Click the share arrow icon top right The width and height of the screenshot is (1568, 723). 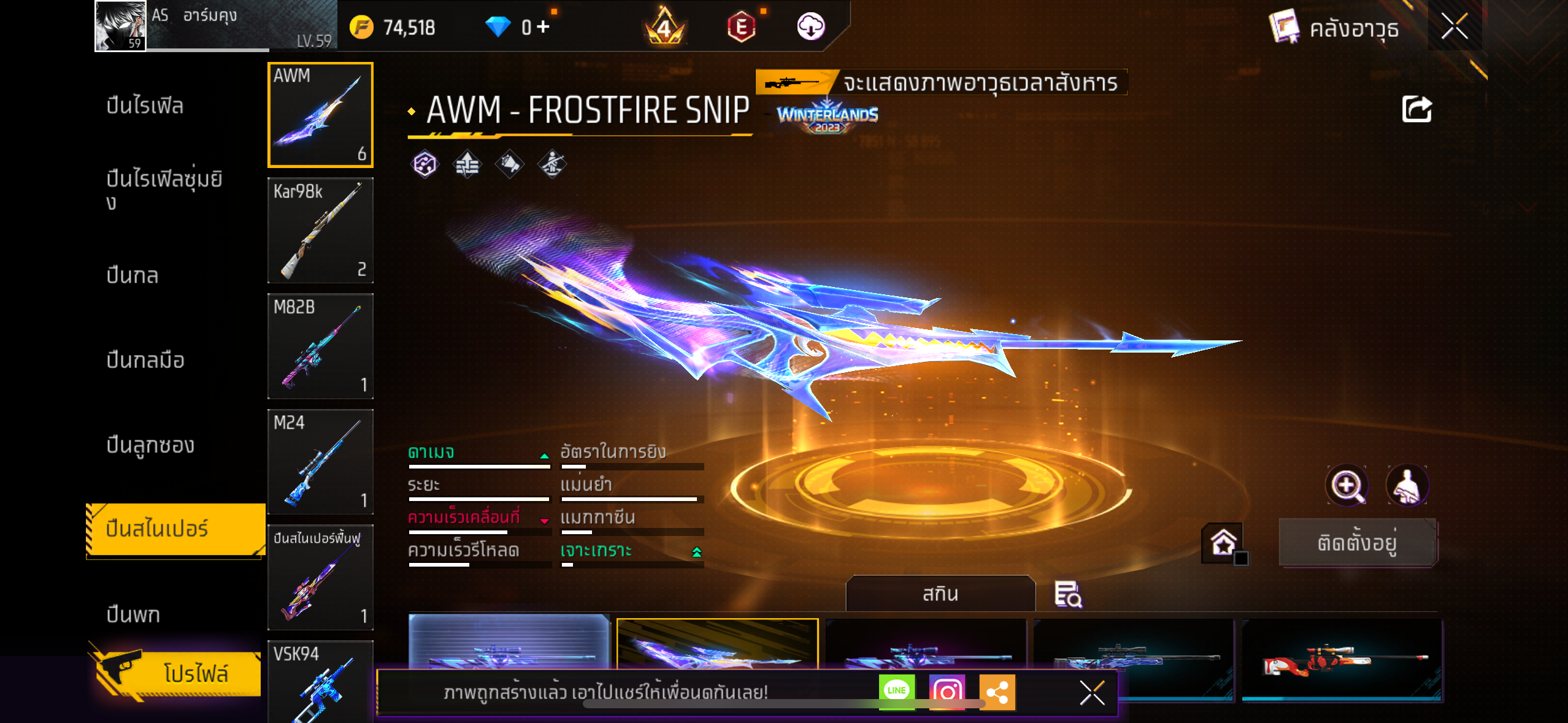1416,110
